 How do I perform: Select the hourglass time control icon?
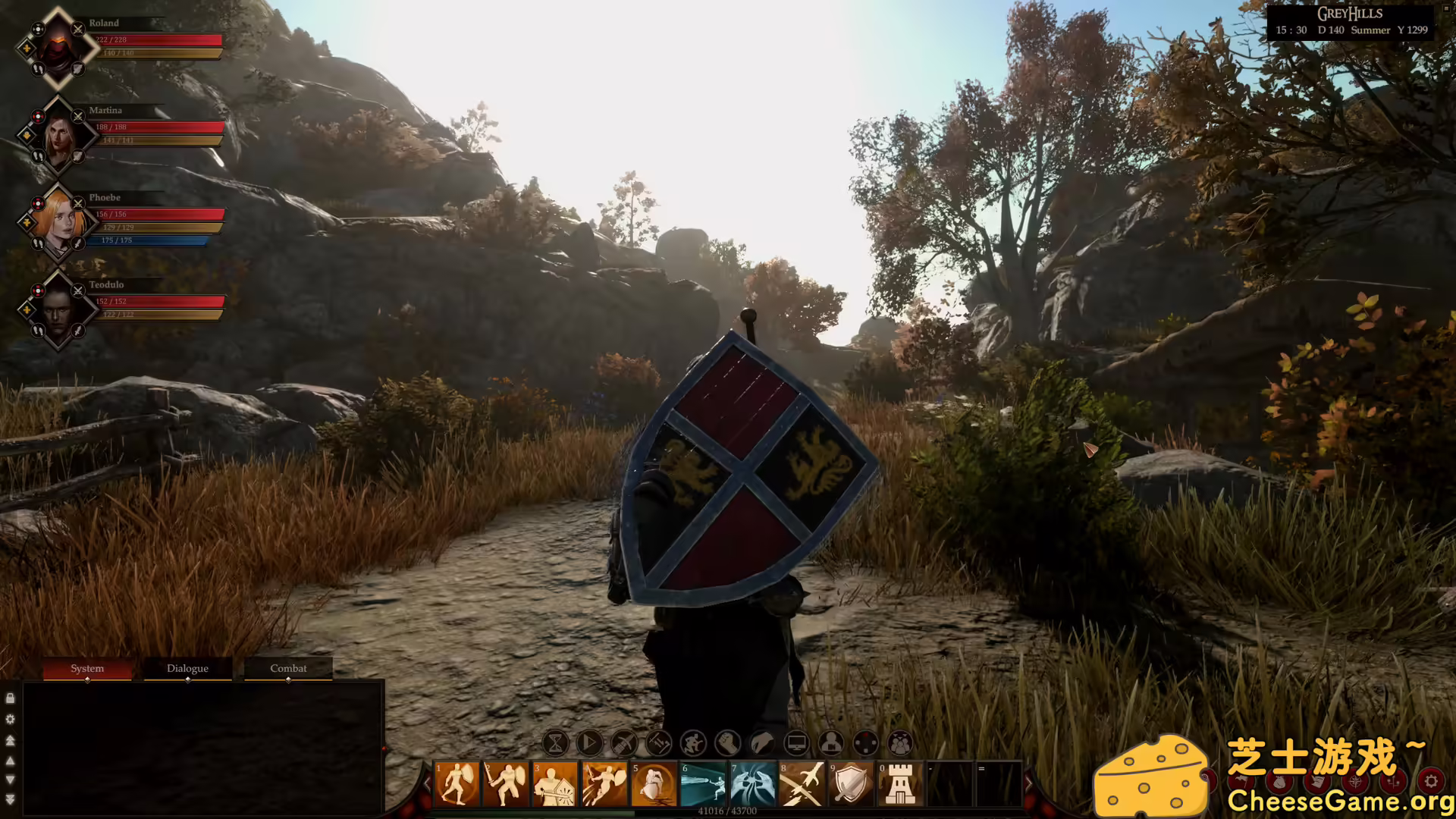pyautogui.click(x=555, y=744)
